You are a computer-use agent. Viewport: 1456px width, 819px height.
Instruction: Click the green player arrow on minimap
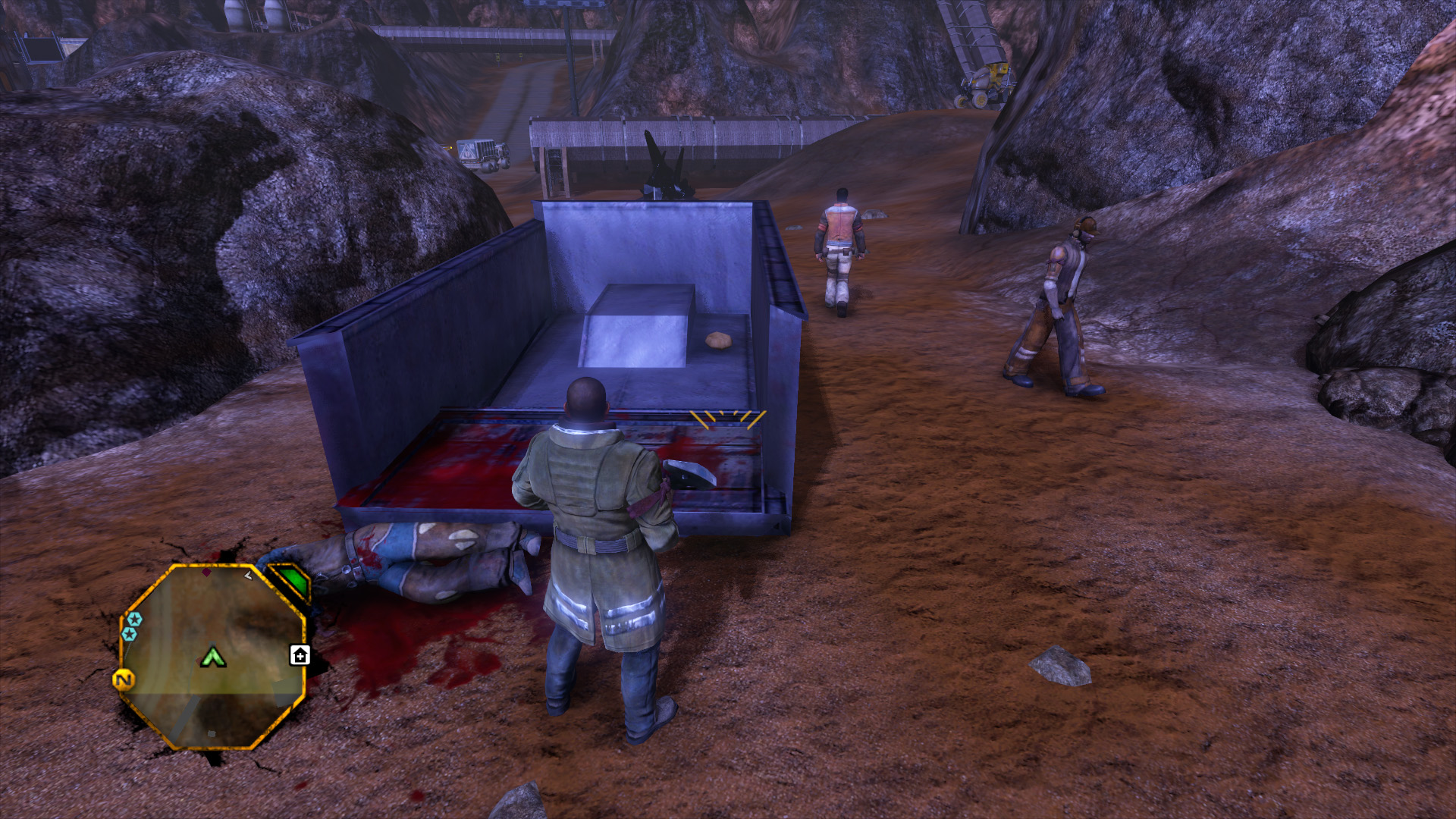tap(213, 657)
